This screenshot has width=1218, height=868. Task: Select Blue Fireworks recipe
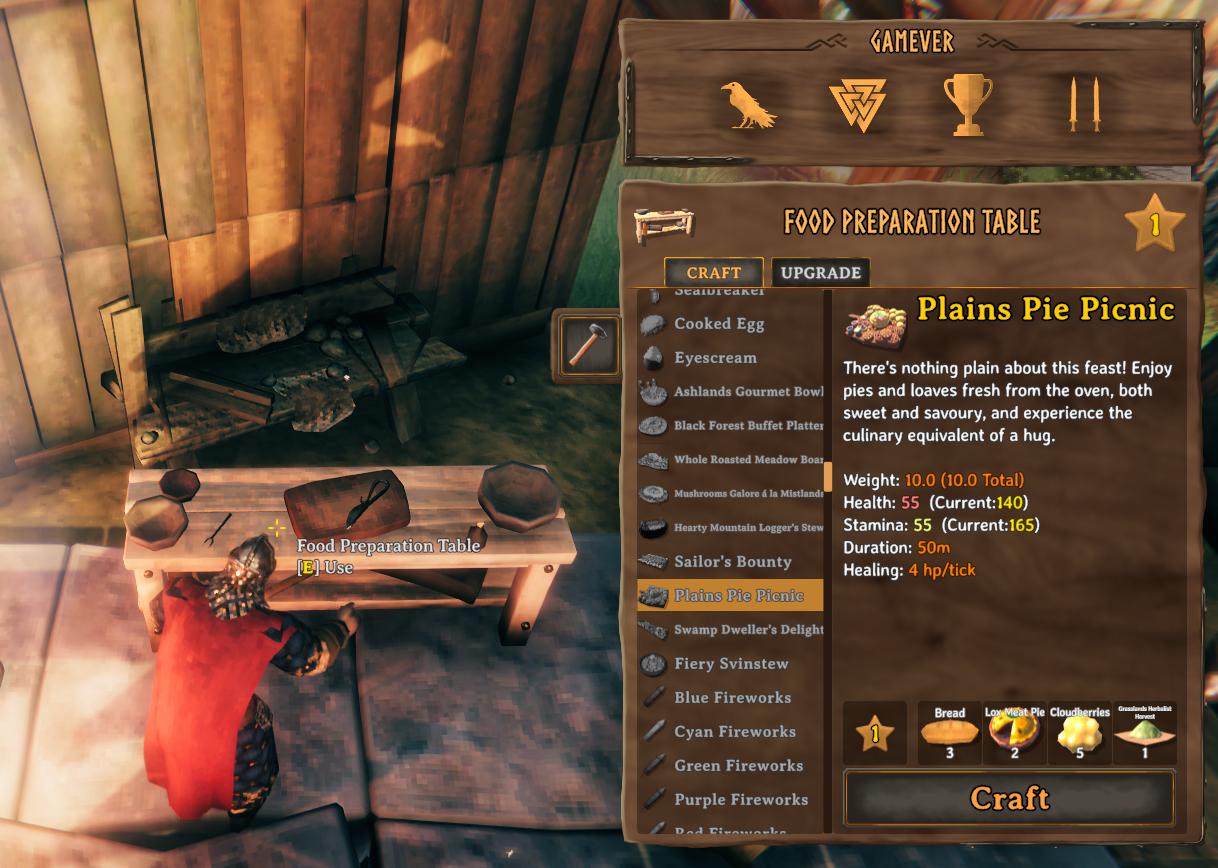tap(731, 698)
